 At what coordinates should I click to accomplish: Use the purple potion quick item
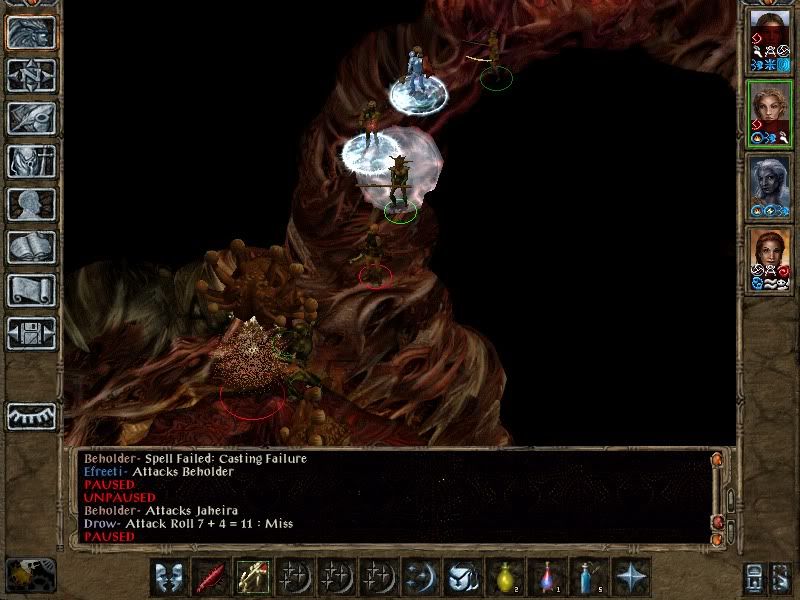pyautogui.click(x=546, y=578)
